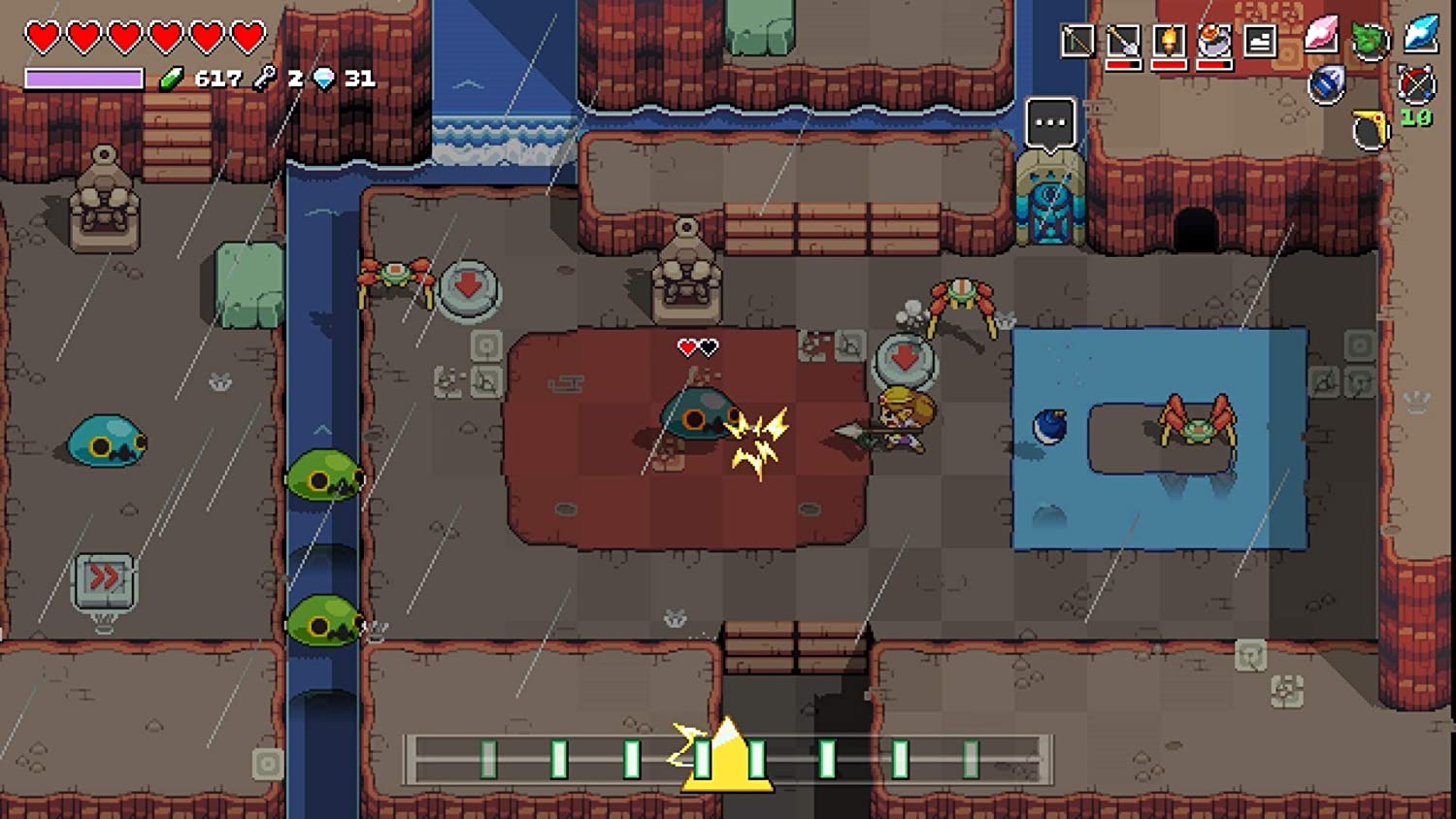The image size is (1456, 819).
Task: Equip the bow and arrow item
Action: pyautogui.click(x=1416, y=84)
